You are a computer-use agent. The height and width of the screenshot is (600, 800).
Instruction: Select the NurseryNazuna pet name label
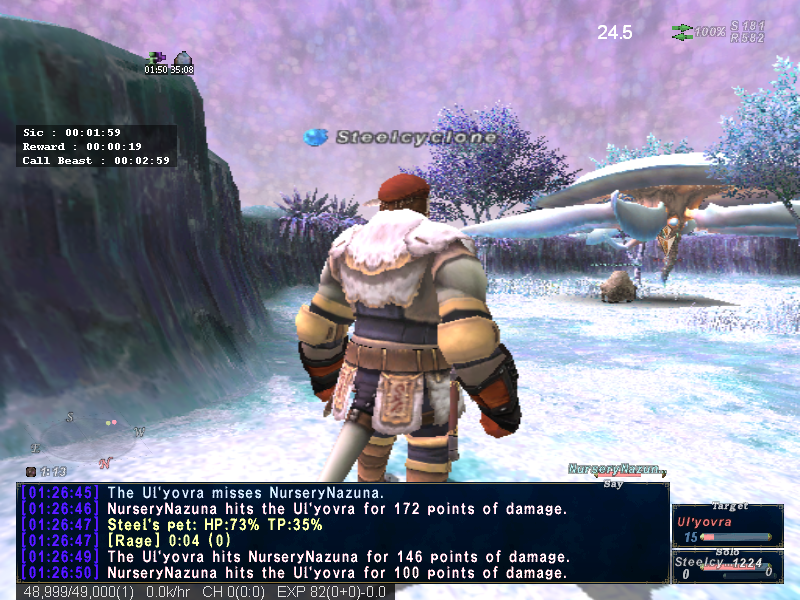point(616,469)
